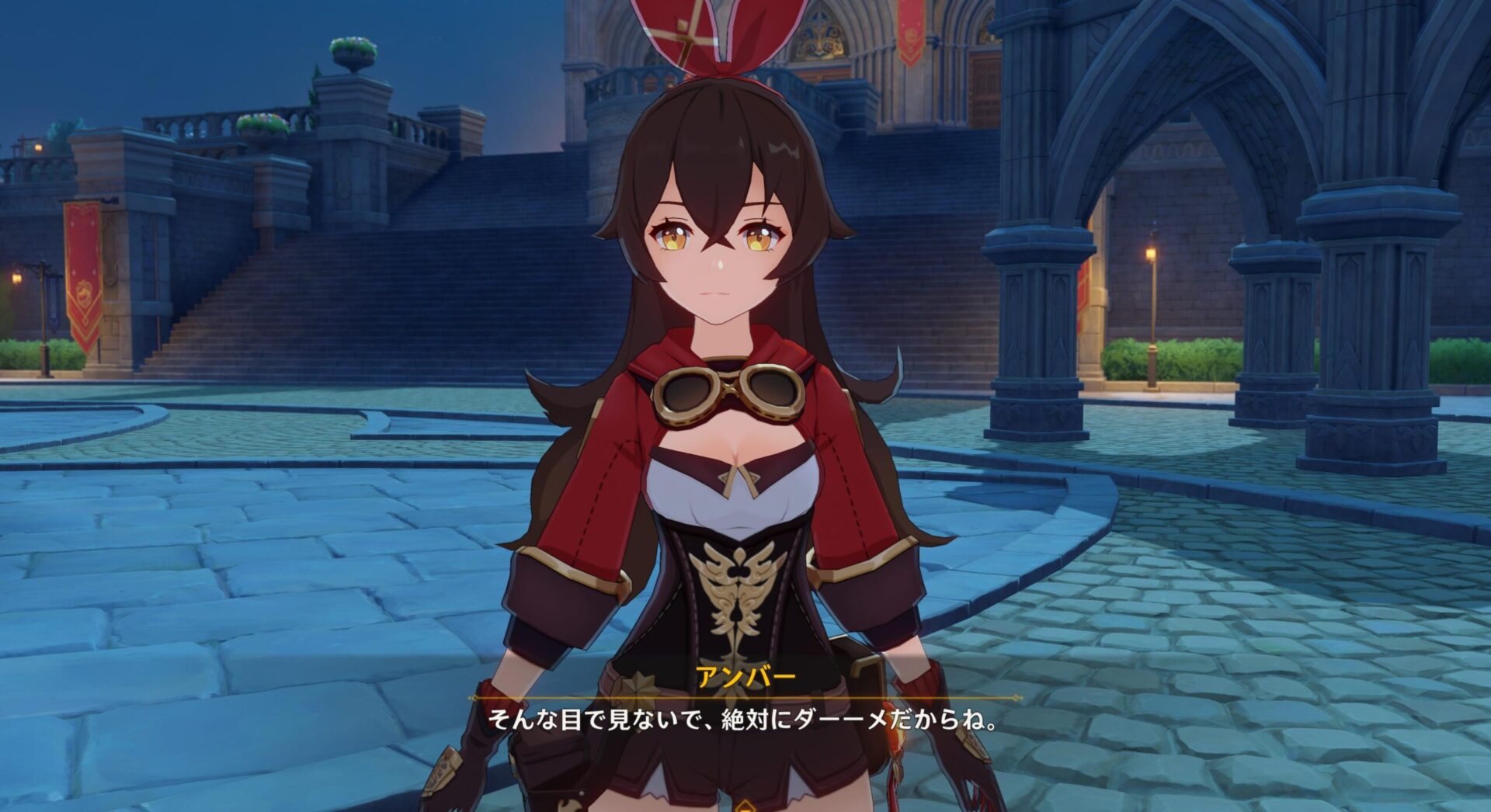Screen dimensions: 1491x812
Task: Click the yellow diamond continue-dialogue indicator
Action: 745,806
